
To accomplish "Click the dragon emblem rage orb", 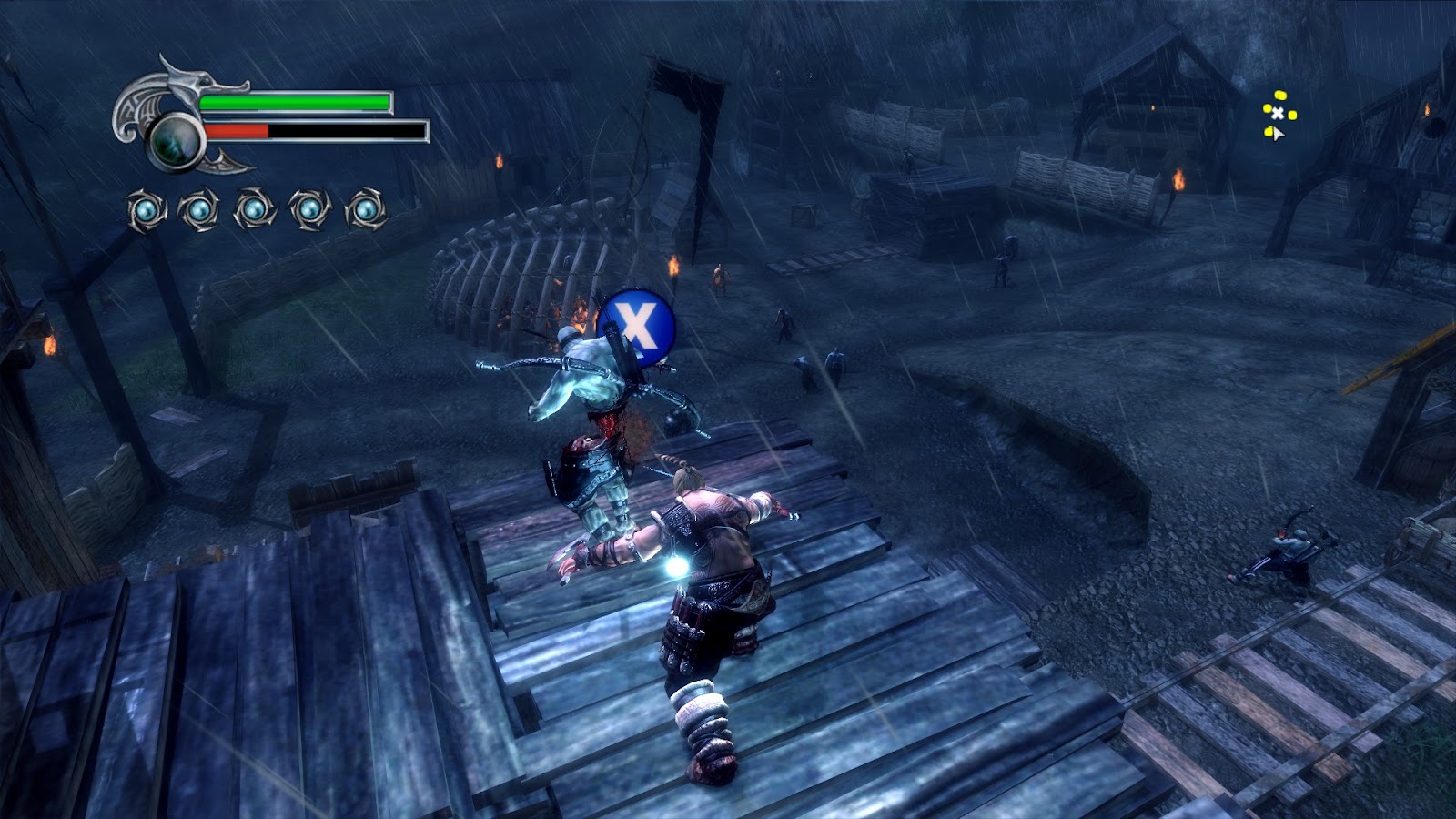I will click(x=177, y=143).
